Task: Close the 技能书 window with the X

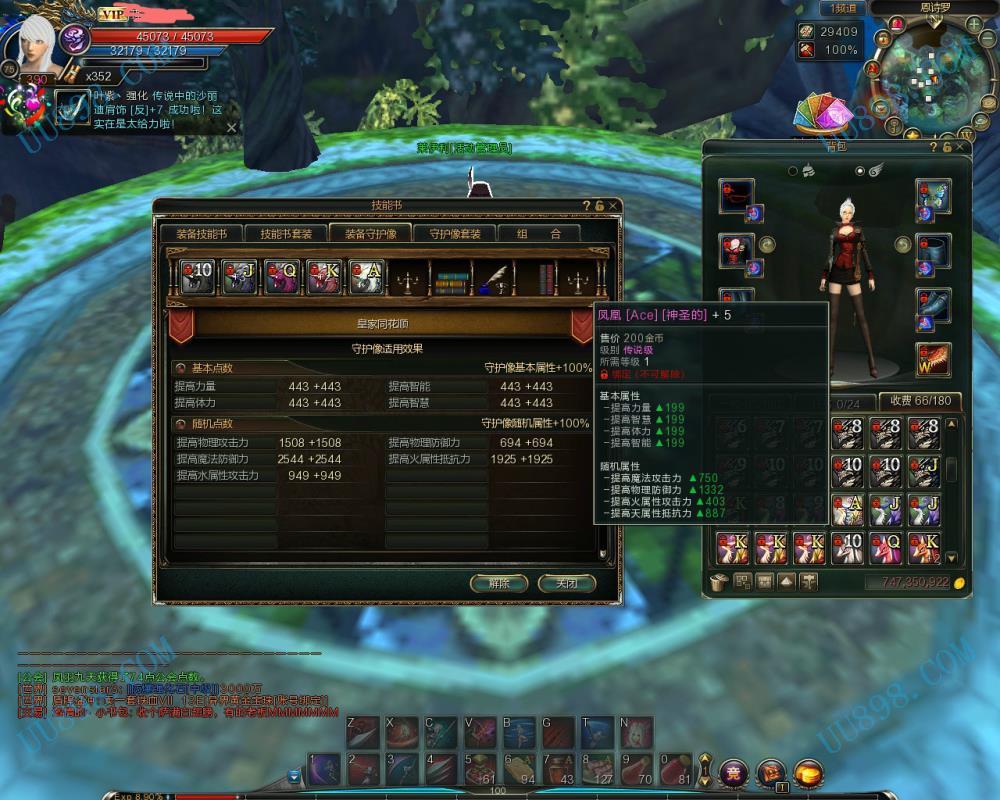Action: [613, 205]
